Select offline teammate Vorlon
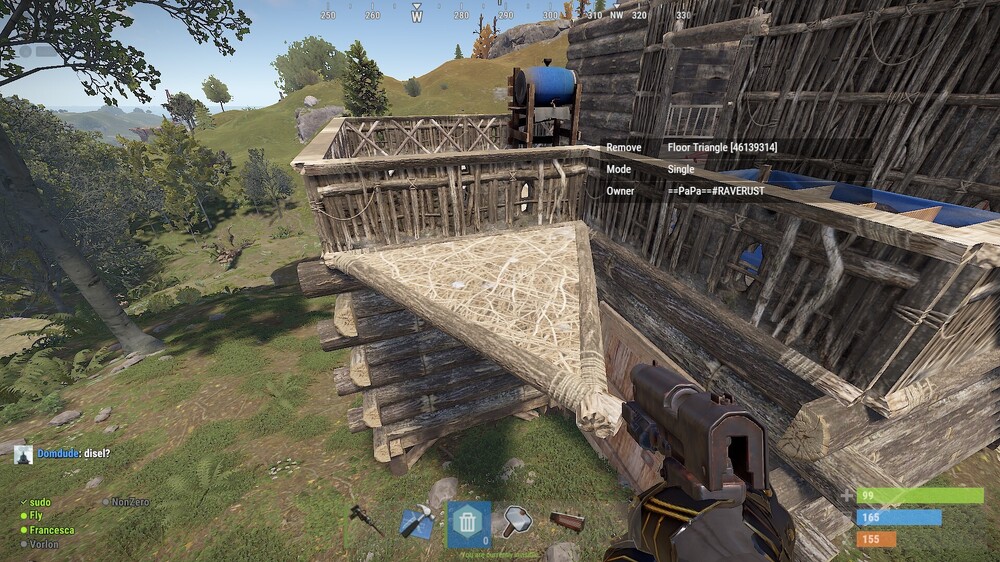This screenshot has height=562, width=1000. pos(43,544)
